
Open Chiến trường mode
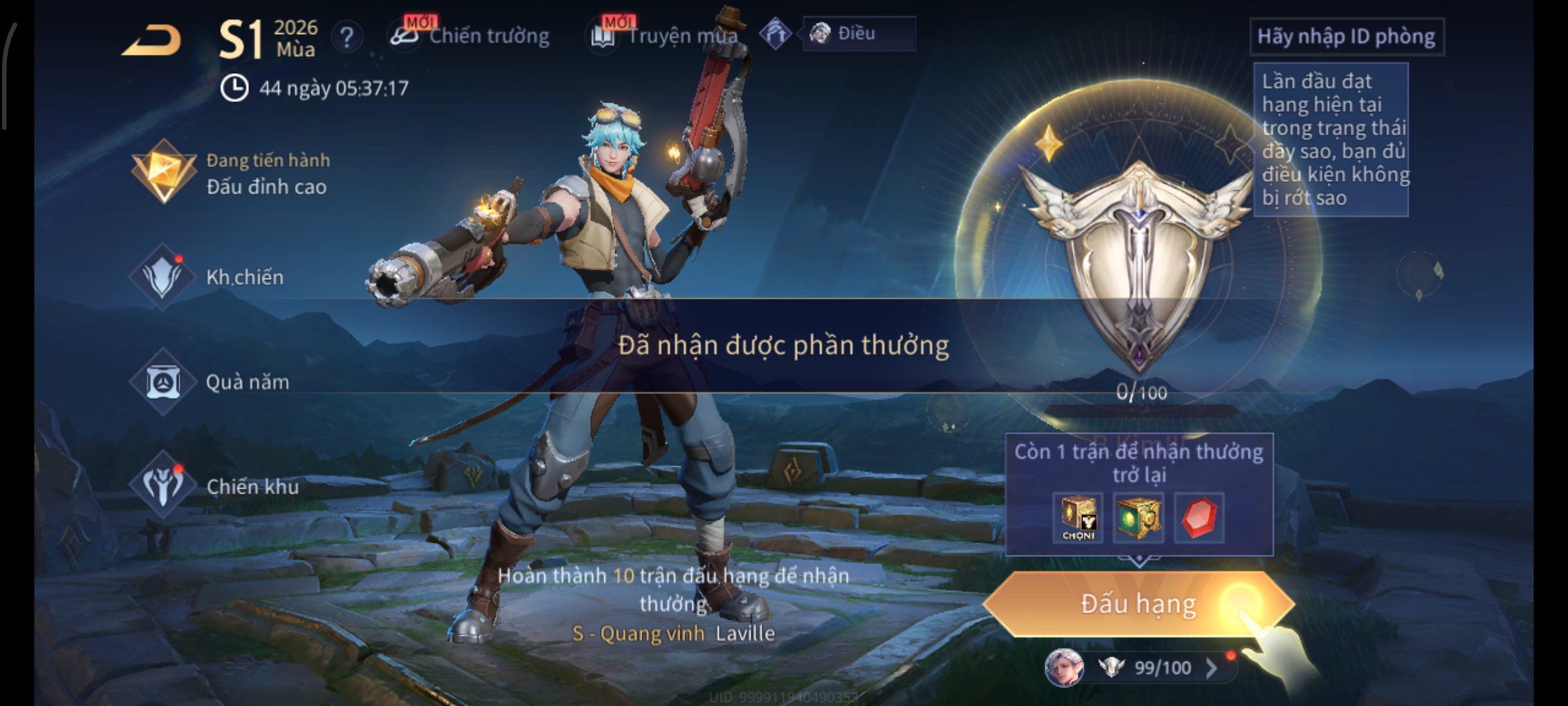click(x=472, y=36)
